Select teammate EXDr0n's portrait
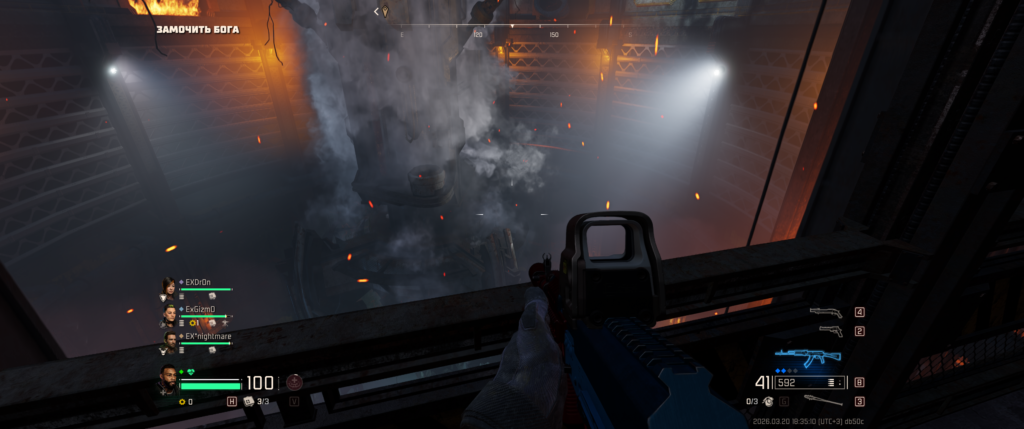This screenshot has height=429, width=1024. coord(169,288)
